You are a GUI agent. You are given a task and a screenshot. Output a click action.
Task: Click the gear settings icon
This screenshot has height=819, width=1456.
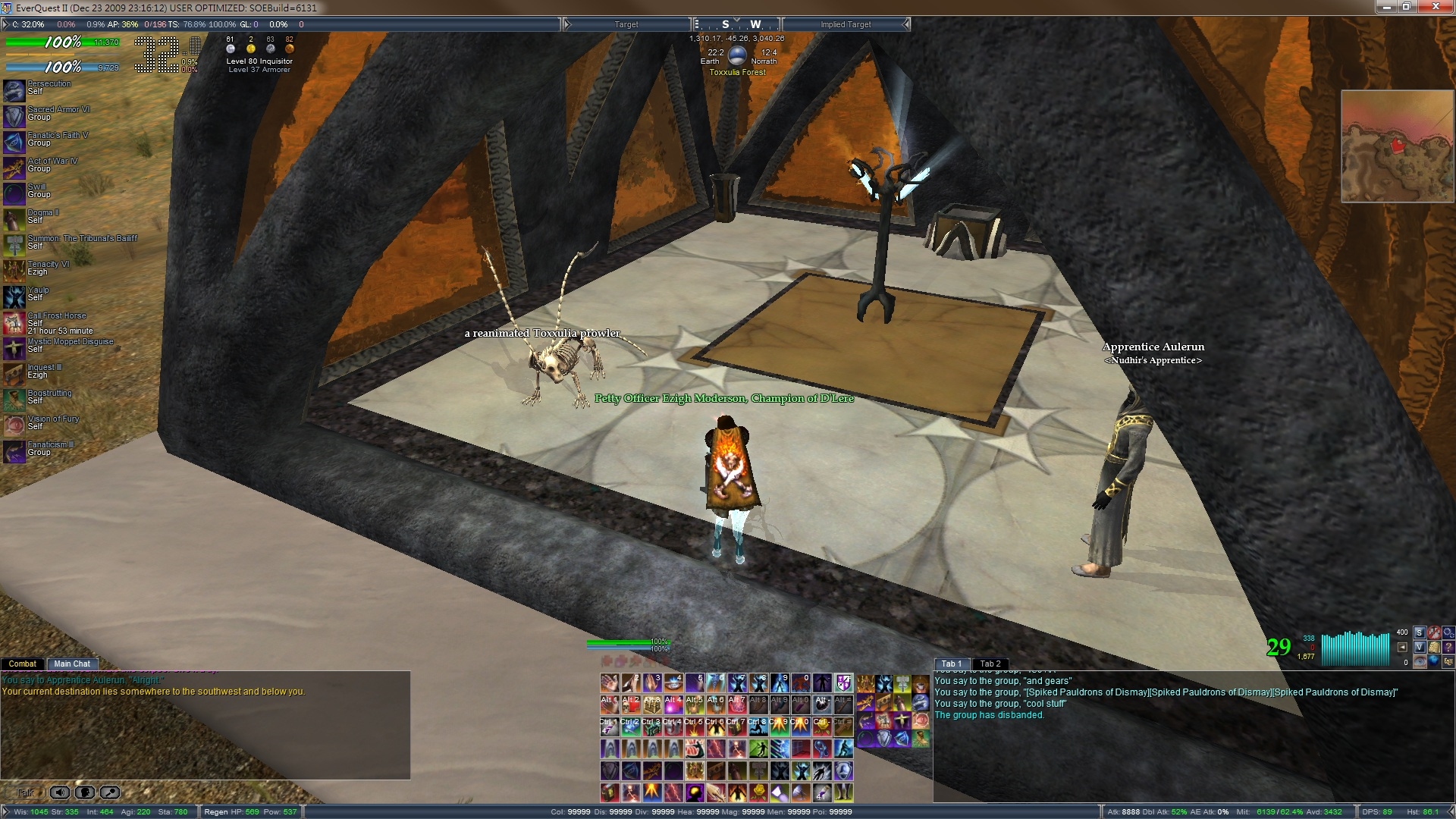1448,632
